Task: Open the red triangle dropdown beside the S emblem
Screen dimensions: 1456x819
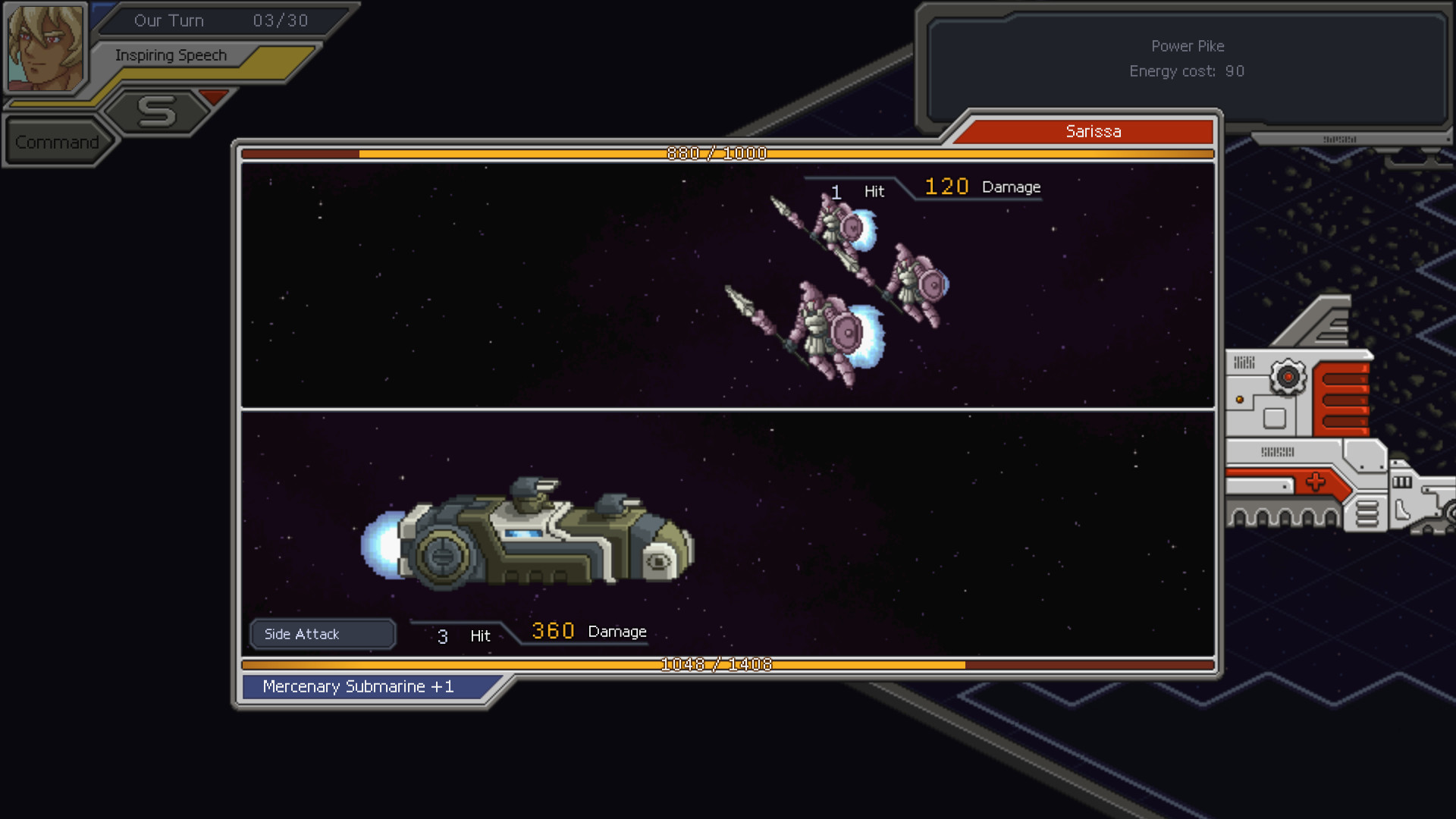Action: point(215,97)
